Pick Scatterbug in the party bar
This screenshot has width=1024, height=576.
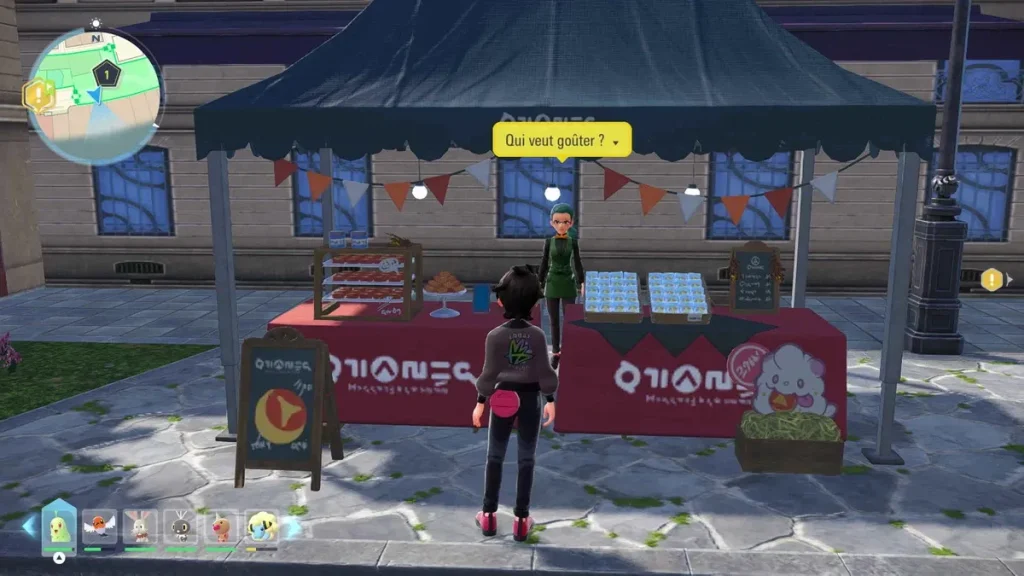[181, 526]
